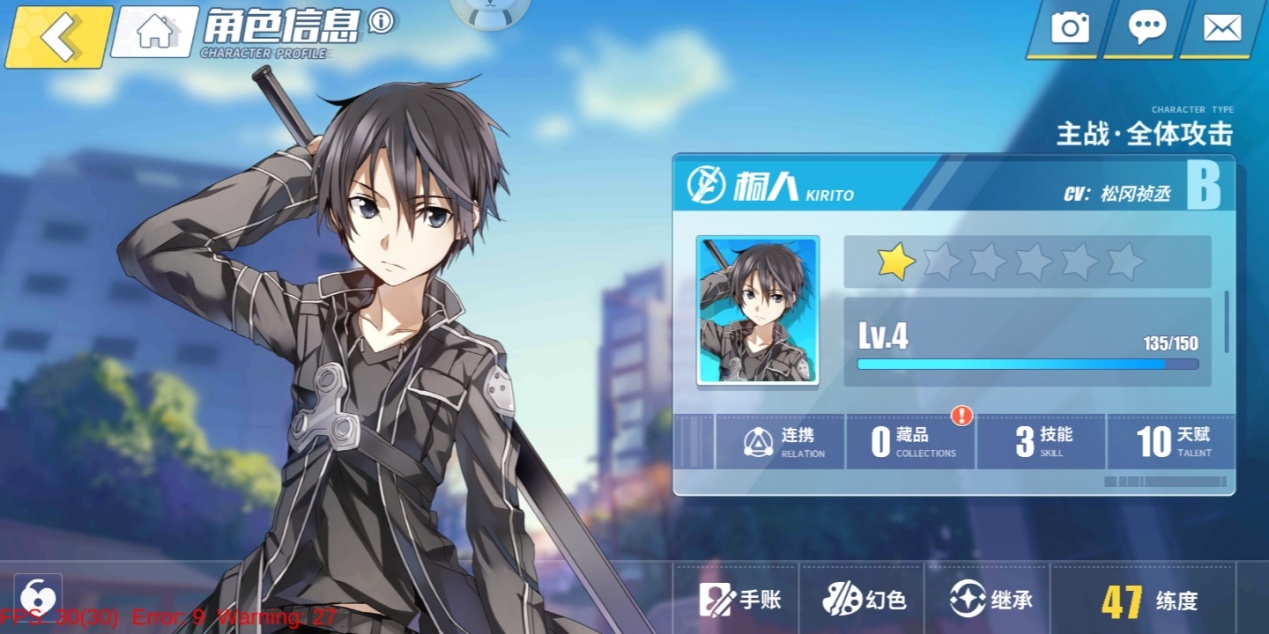The image size is (1269, 634).
Task: Click the star rank row
Action: [x=1027, y=262]
